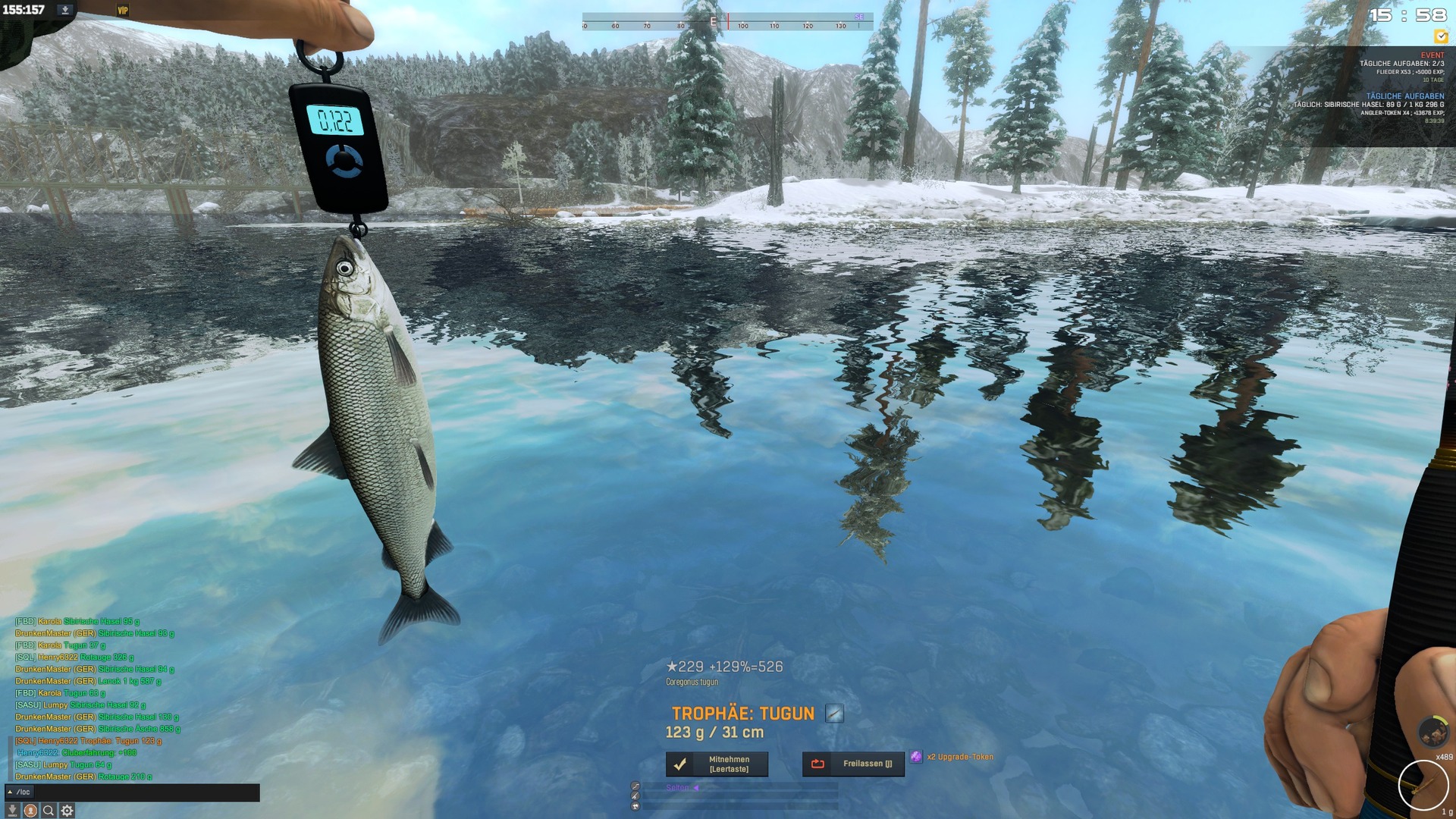Click the orange checkmark icon under the clock

(x=1441, y=36)
